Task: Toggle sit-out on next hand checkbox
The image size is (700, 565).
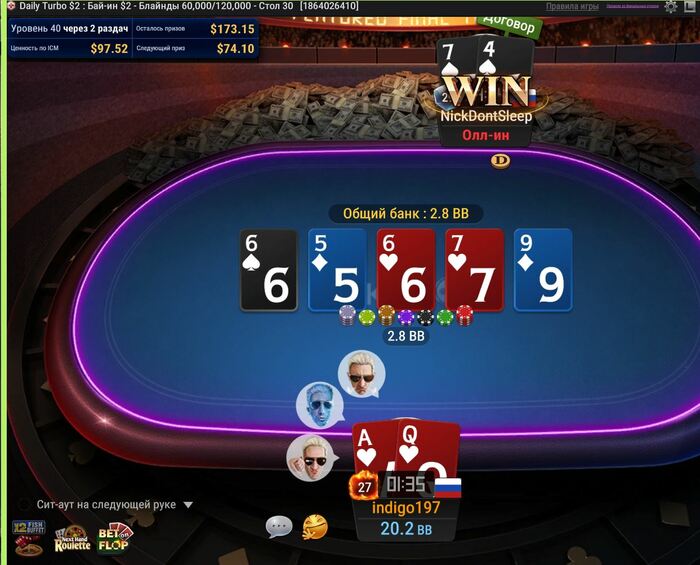Action: (x=23, y=505)
